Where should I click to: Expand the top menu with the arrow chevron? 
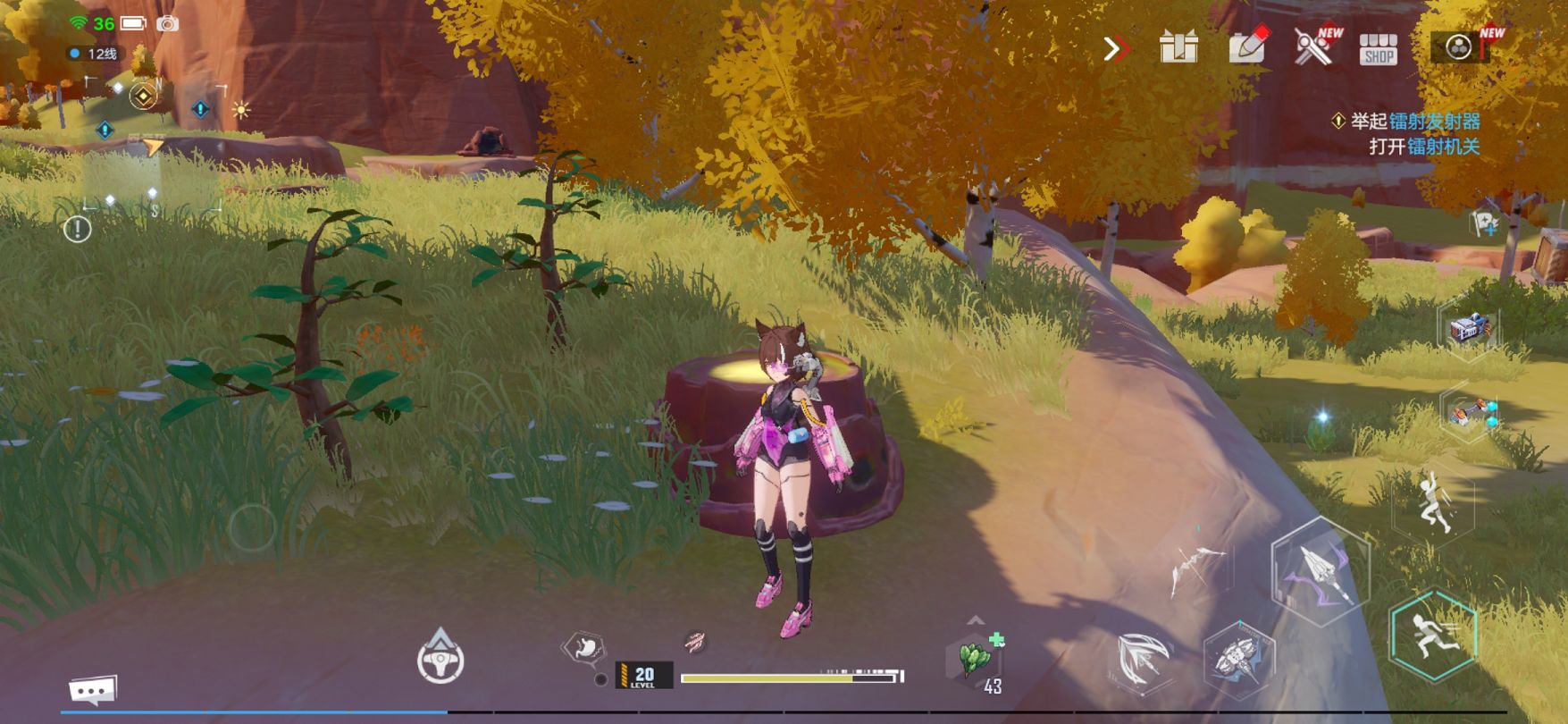click(1115, 48)
